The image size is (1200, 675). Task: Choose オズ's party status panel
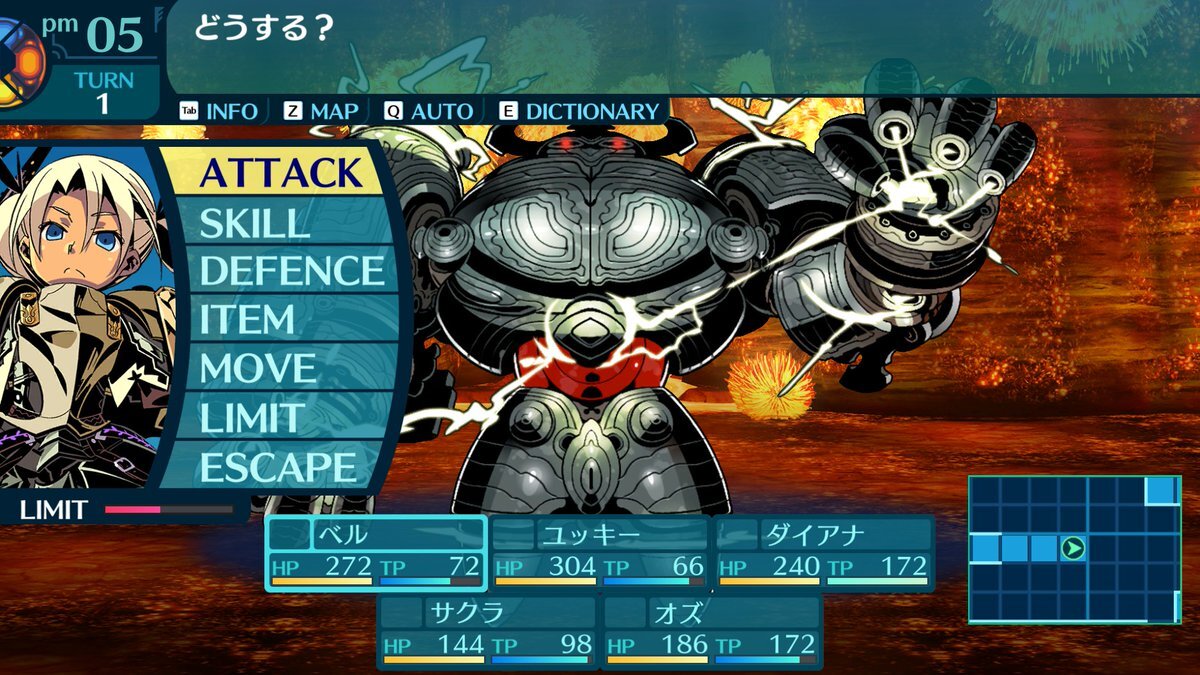[x=711, y=631]
